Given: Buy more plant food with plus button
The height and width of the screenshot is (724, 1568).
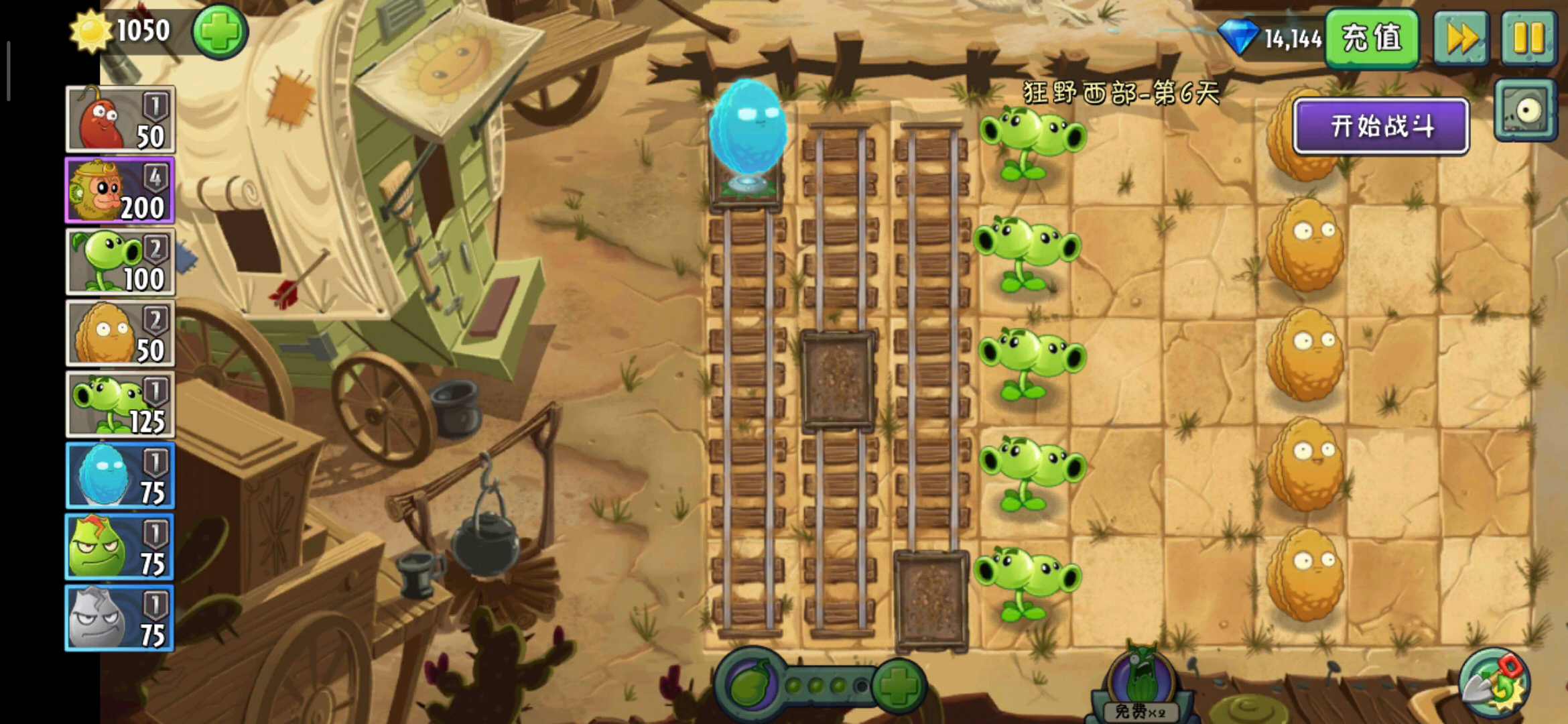Looking at the screenshot, I should coord(898,685).
